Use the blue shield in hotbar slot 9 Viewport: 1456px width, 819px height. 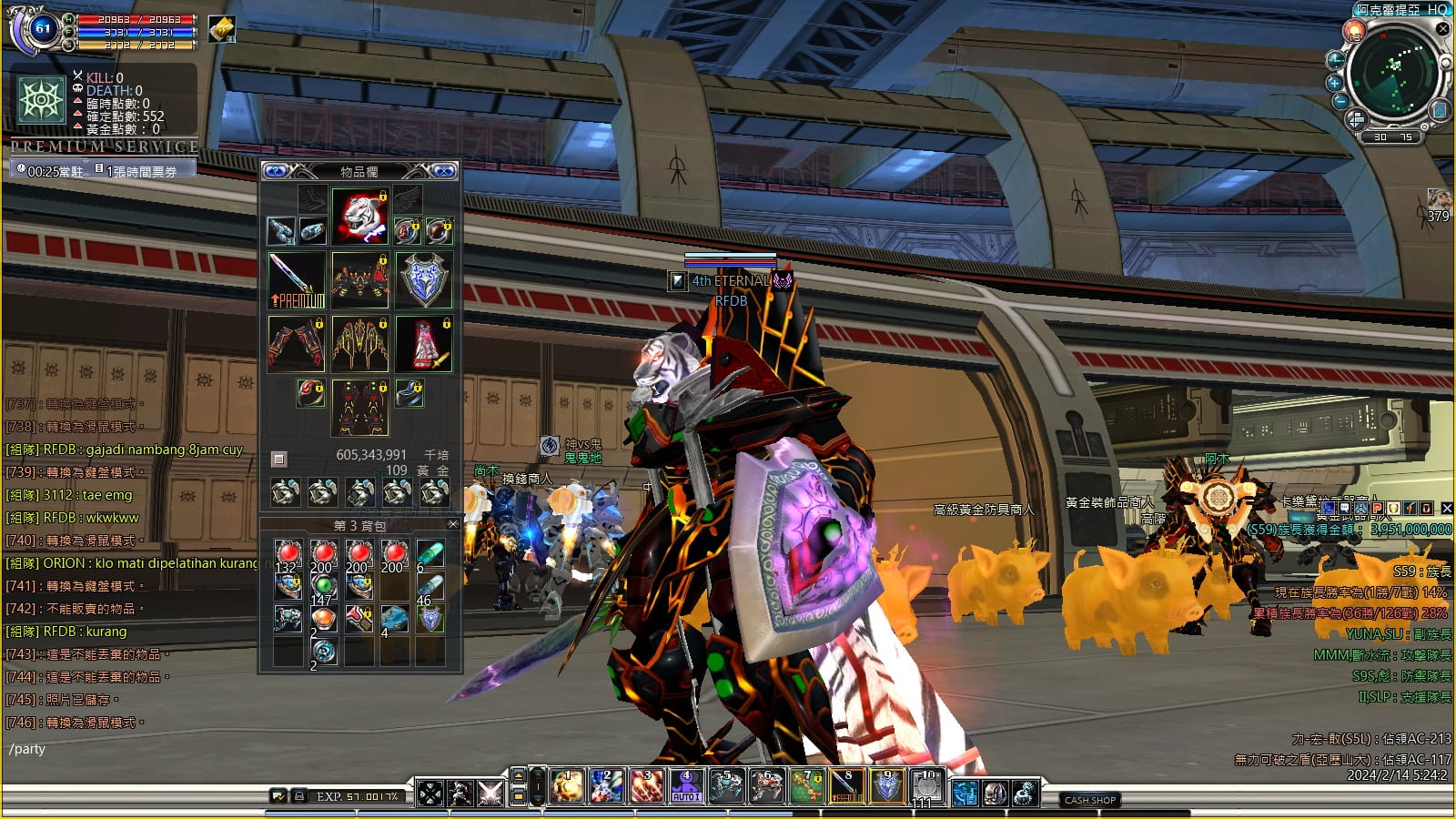click(x=886, y=786)
